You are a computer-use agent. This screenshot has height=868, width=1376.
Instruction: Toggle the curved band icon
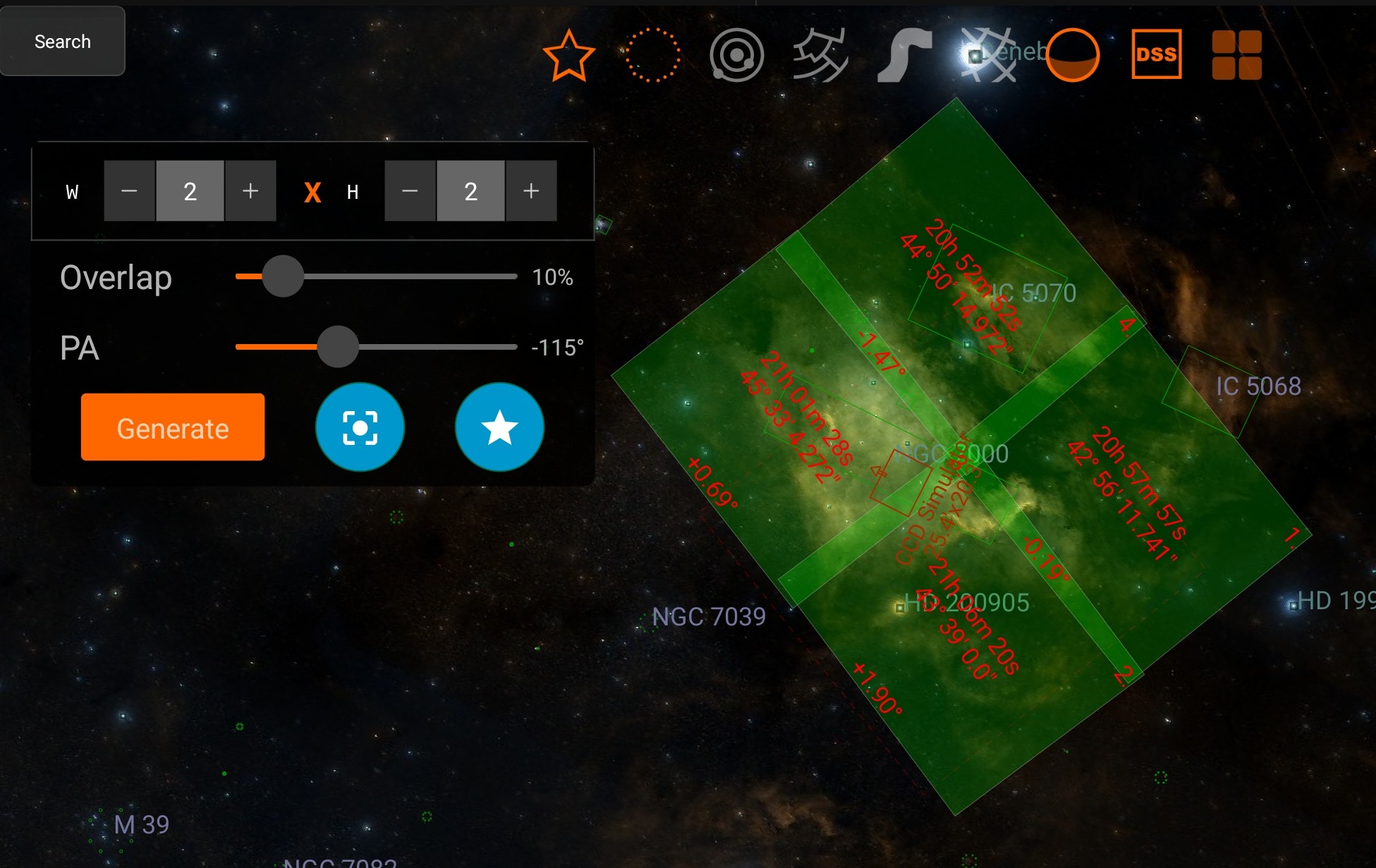[904, 55]
